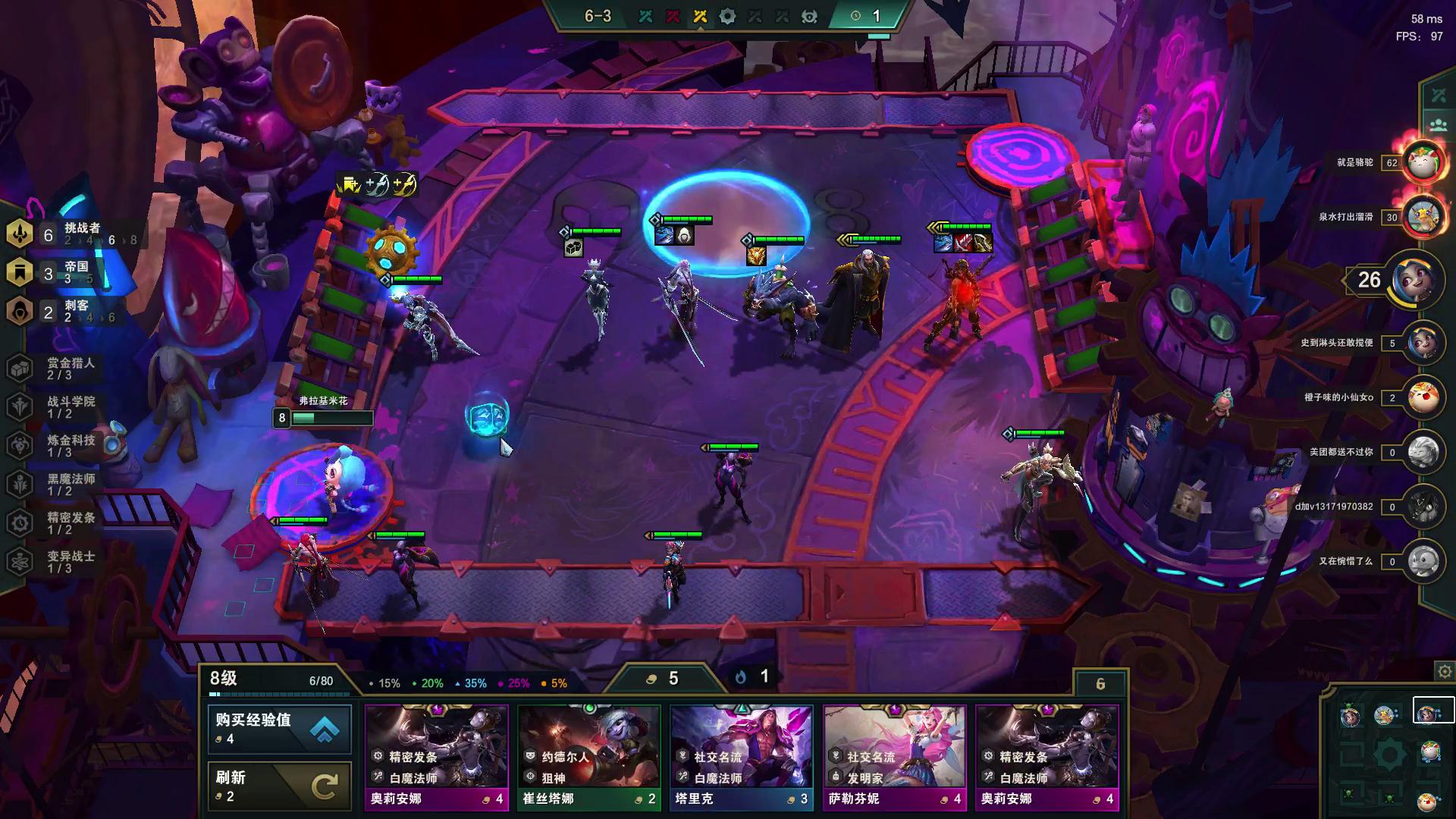Show the 挑战者 trait details
The image size is (1456, 819).
(68, 234)
